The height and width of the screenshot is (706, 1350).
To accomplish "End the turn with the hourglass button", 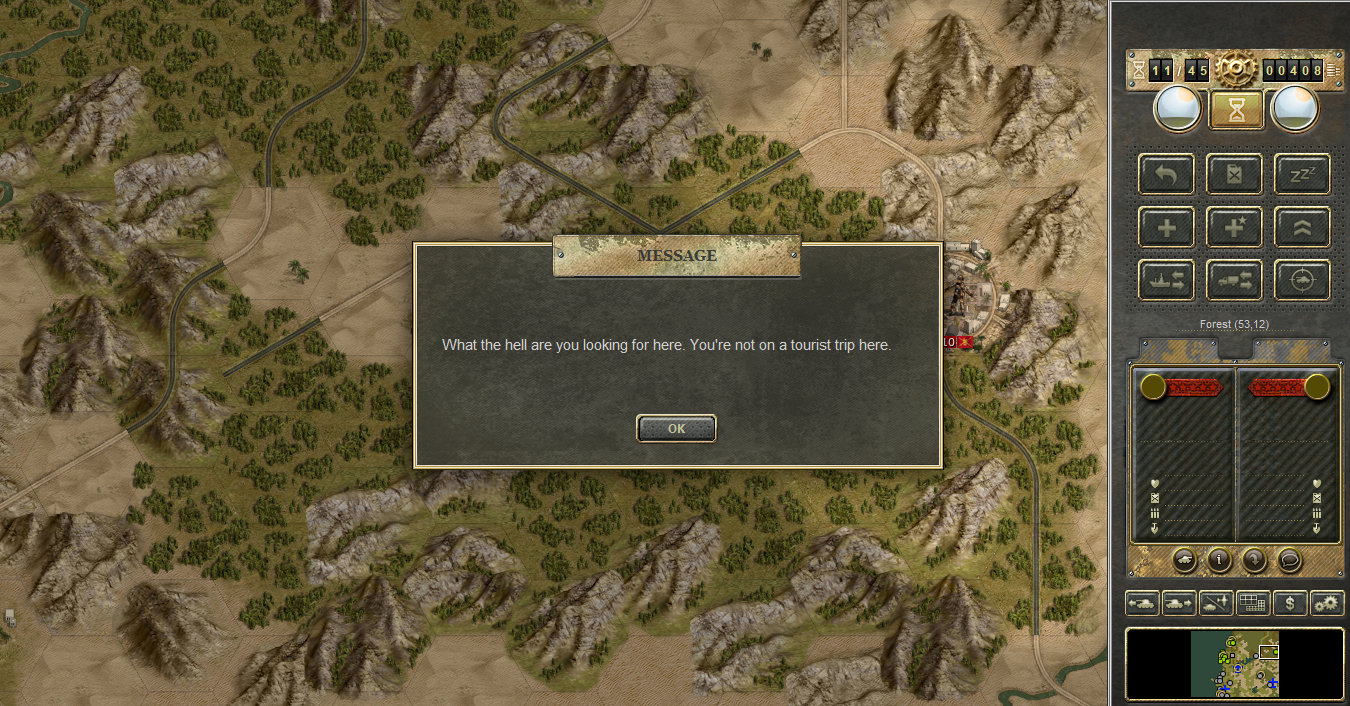I will [1237, 109].
